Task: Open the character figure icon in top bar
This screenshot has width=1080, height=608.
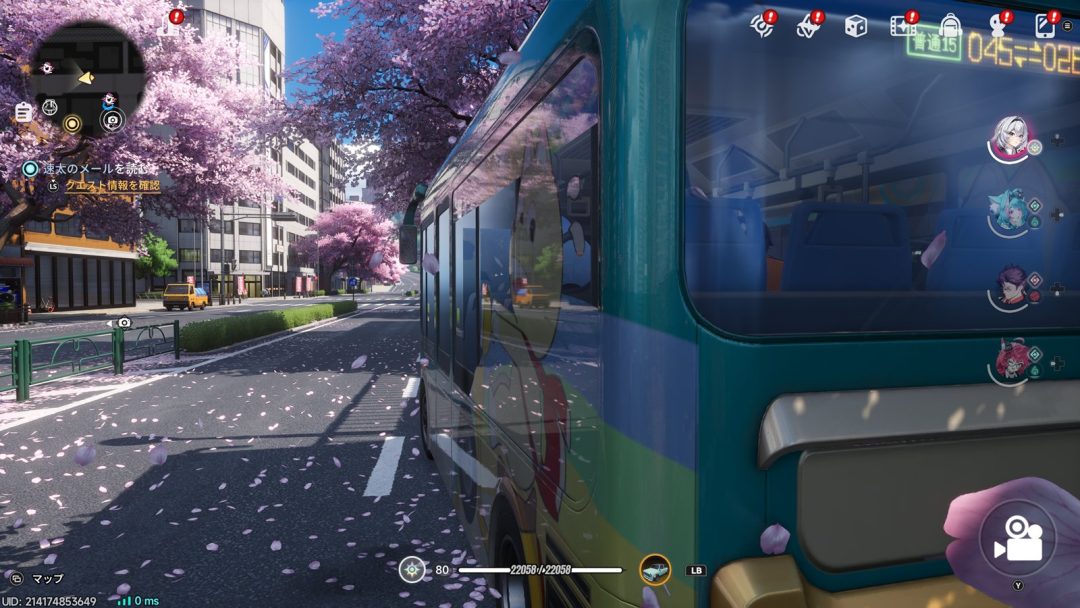Action: [997, 27]
